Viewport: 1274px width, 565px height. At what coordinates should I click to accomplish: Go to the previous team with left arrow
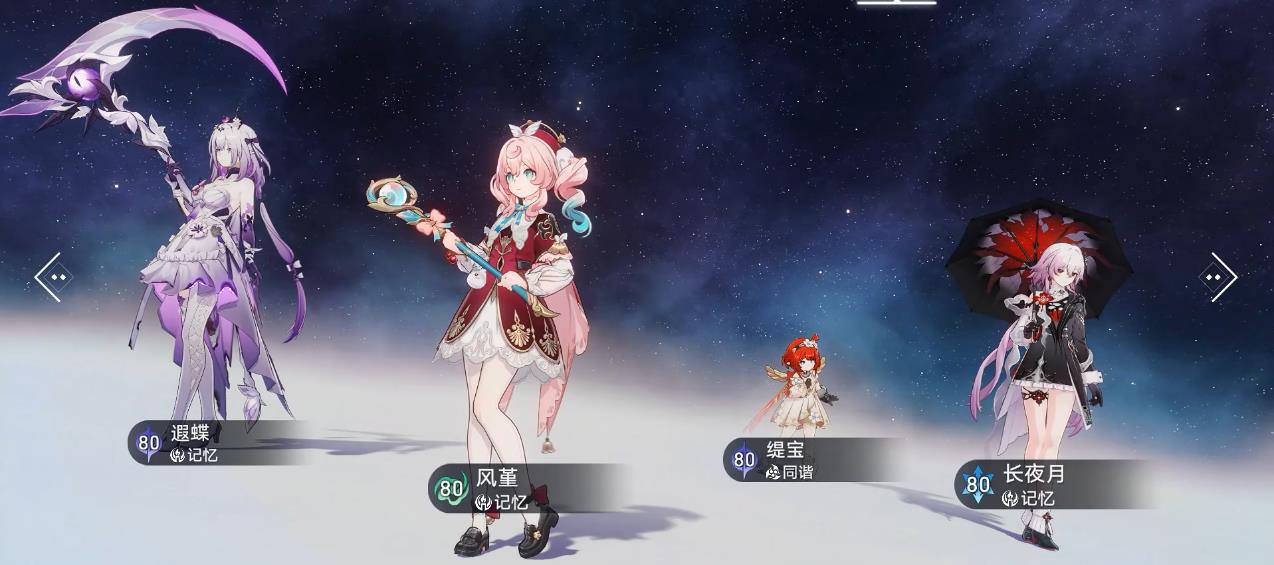pyautogui.click(x=54, y=277)
